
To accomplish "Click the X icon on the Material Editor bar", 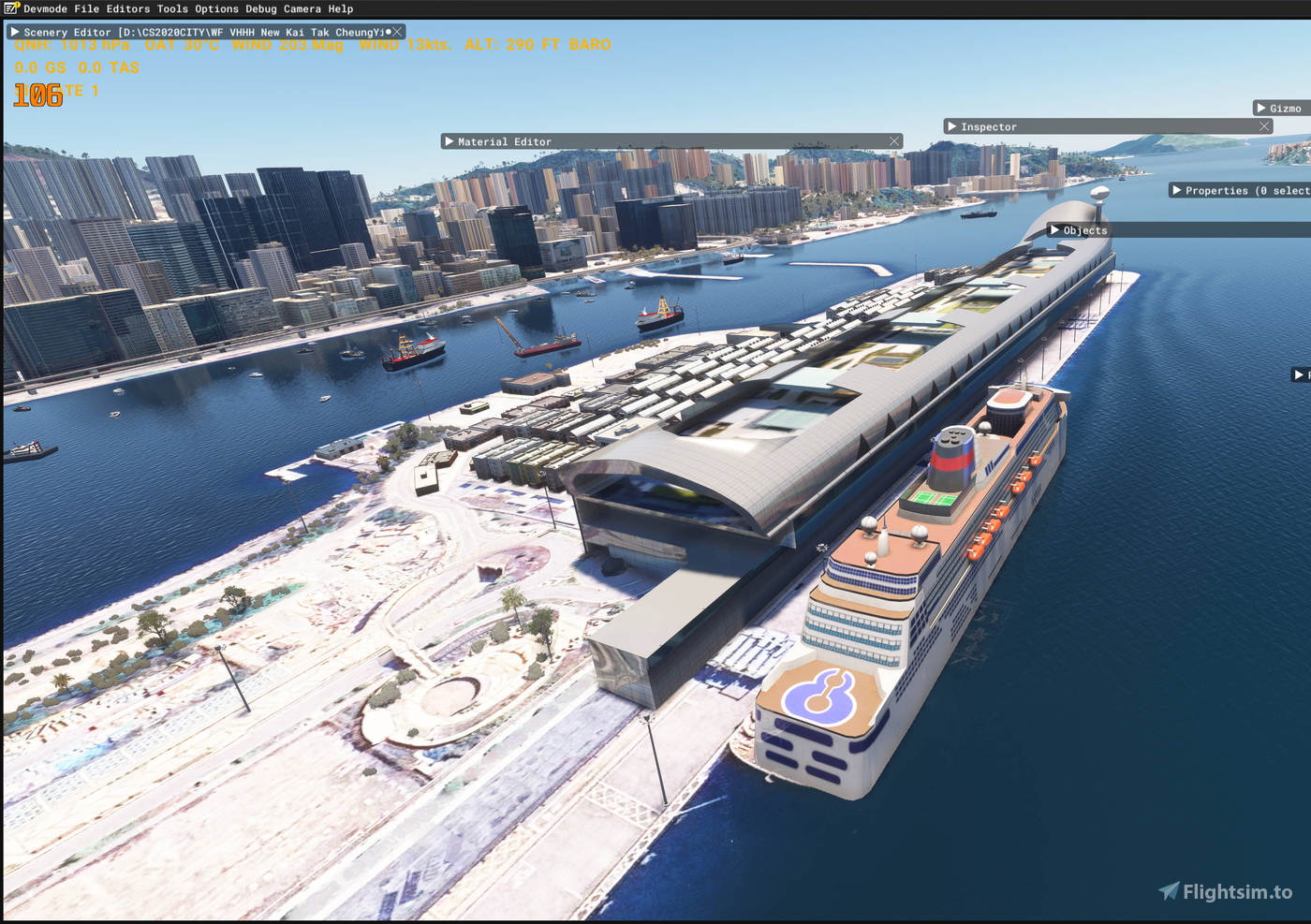I will pyautogui.click(x=895, y=141).
